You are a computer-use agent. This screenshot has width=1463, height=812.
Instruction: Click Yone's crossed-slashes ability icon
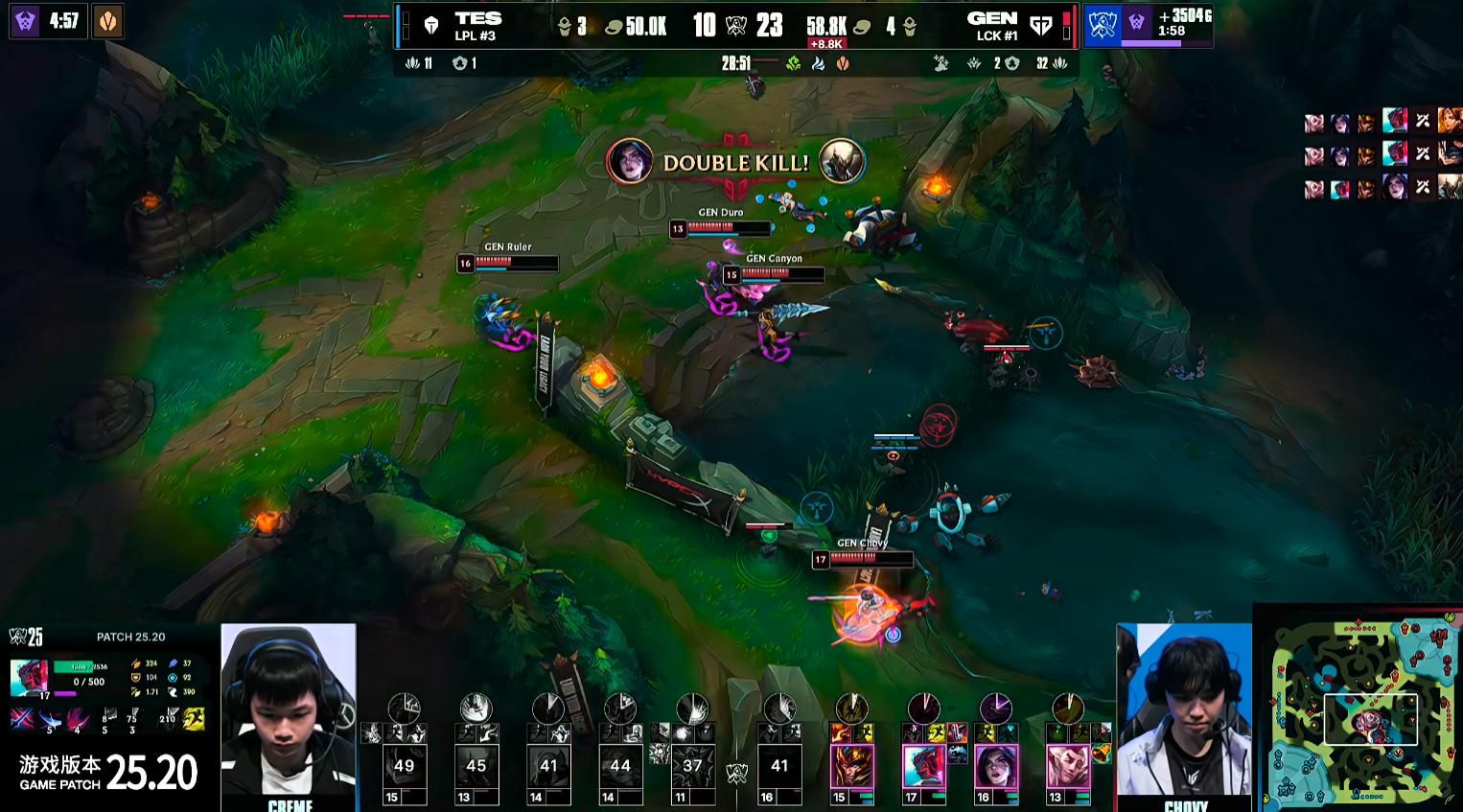coord(22,718)
